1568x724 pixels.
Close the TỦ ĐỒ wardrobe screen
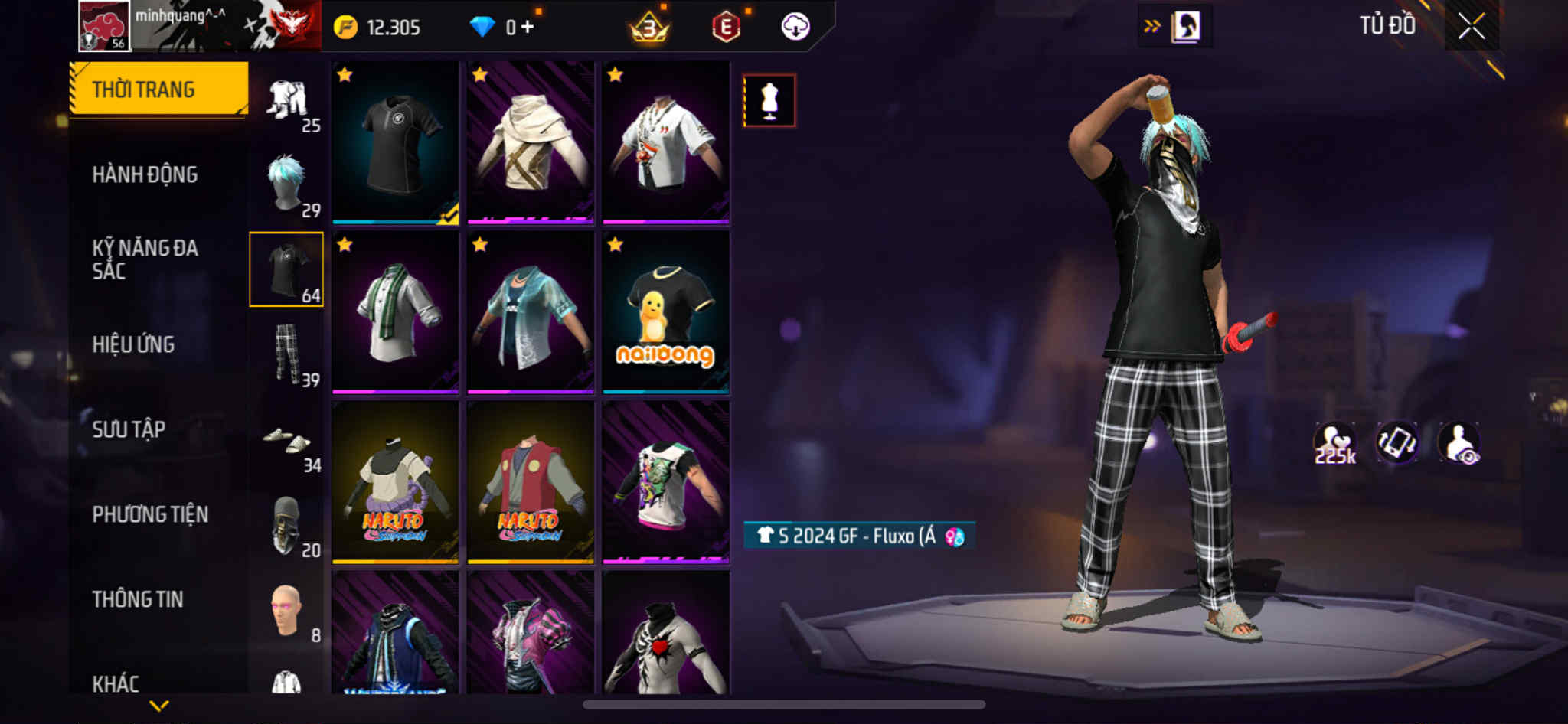point(1471,27)
